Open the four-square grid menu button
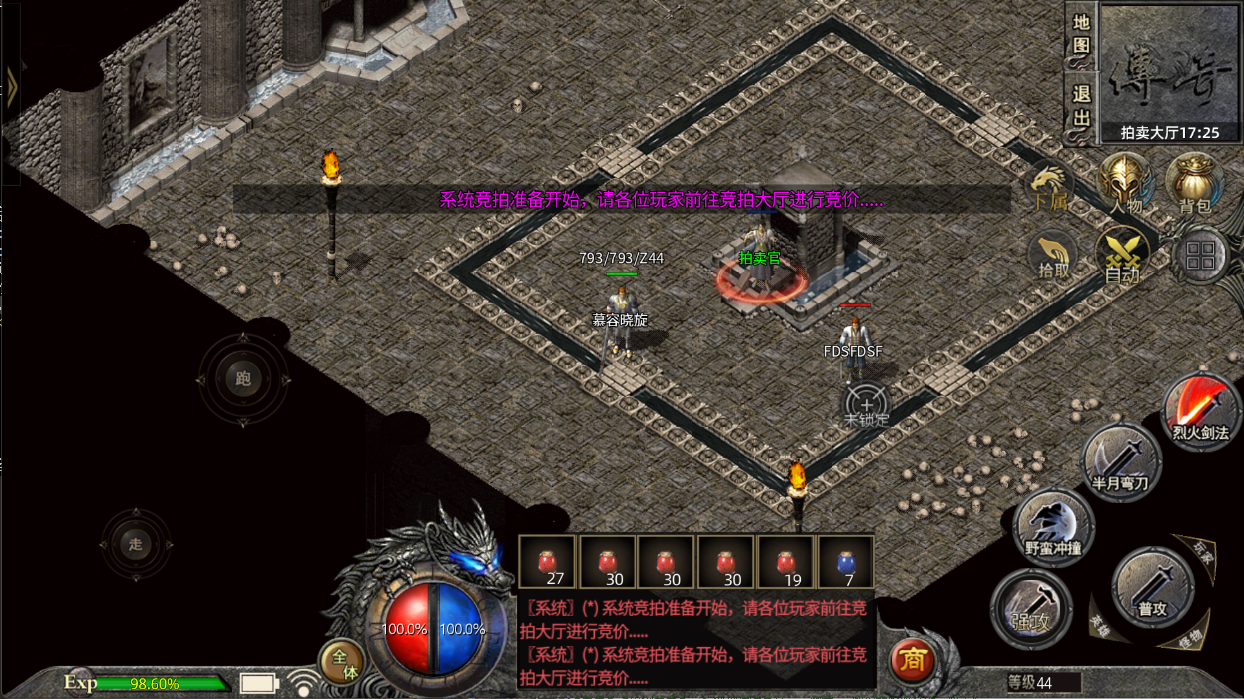Viewport: 1244px width, 699px height. point(1200,256)
